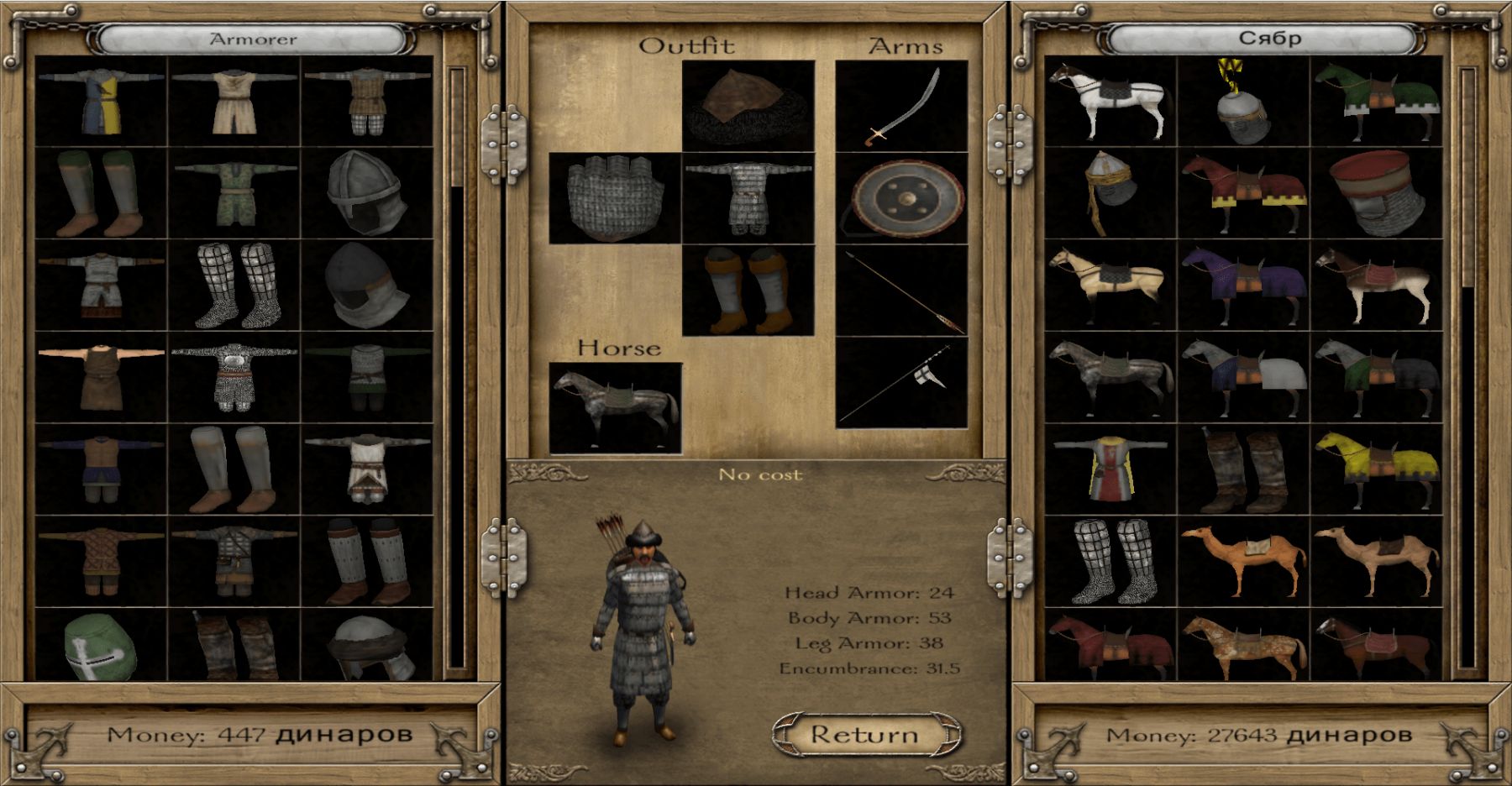Choose the equipped leather boots slot
This screenshot has width=1512, height=786.
[x=748, y=290]
